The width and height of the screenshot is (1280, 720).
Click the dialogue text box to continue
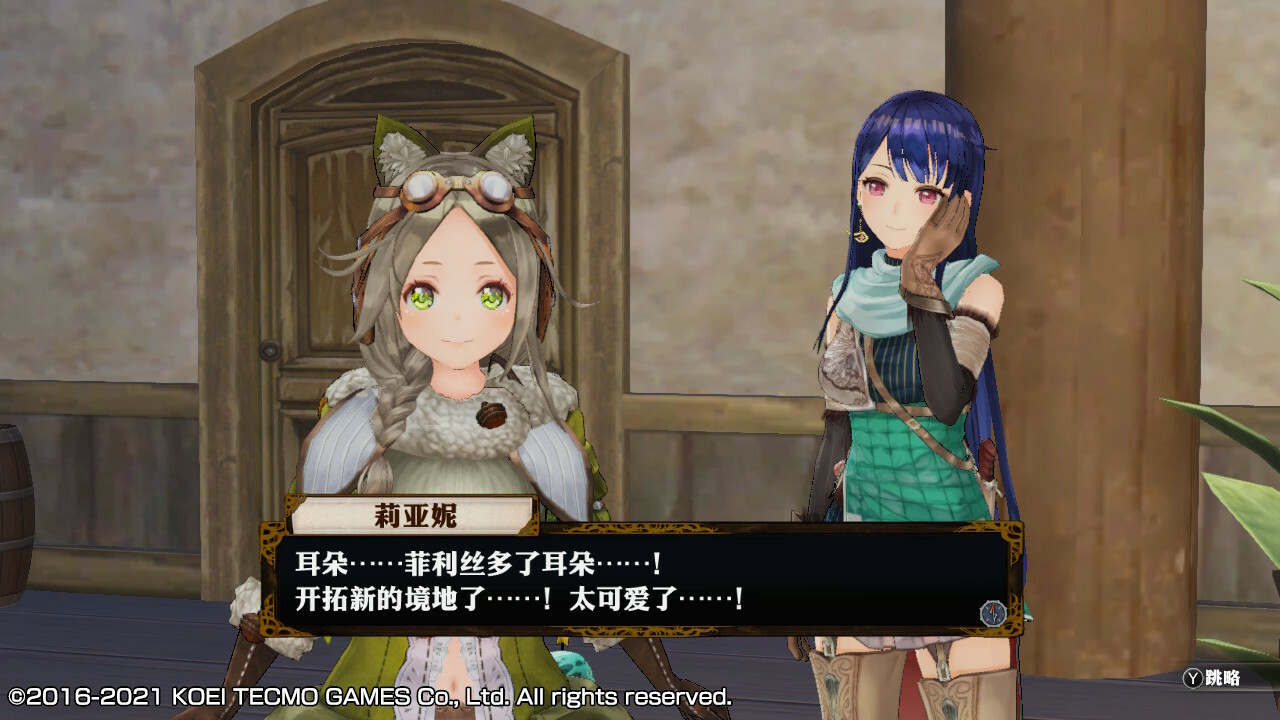pyautogui.click(x=640, y=581)
